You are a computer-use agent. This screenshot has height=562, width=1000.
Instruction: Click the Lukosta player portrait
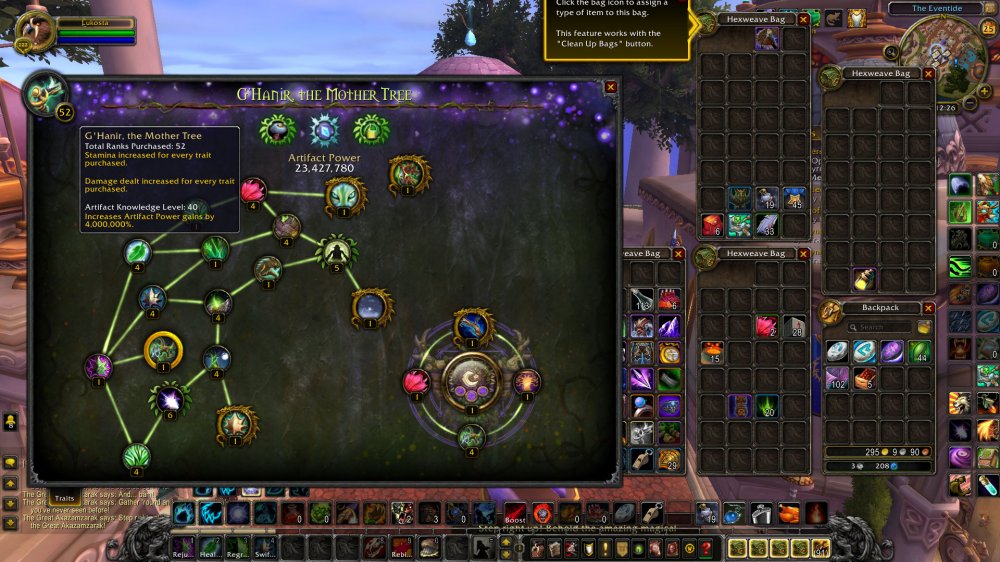click(x=35, y=30)
